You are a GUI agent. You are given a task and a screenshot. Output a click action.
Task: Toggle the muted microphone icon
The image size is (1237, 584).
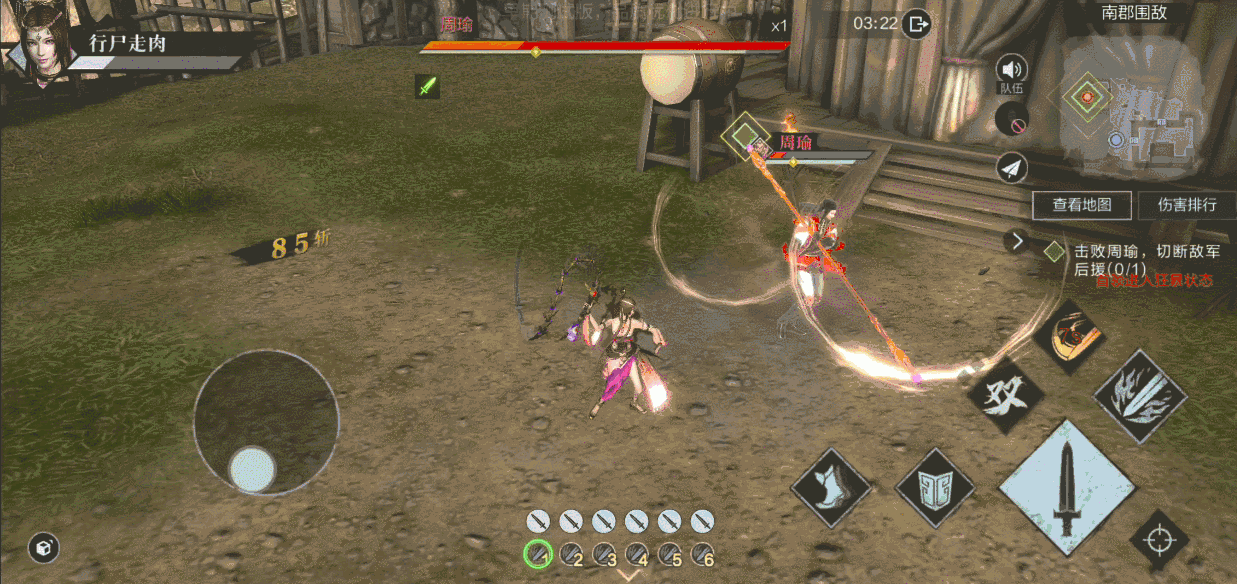tap(1012, 120)
